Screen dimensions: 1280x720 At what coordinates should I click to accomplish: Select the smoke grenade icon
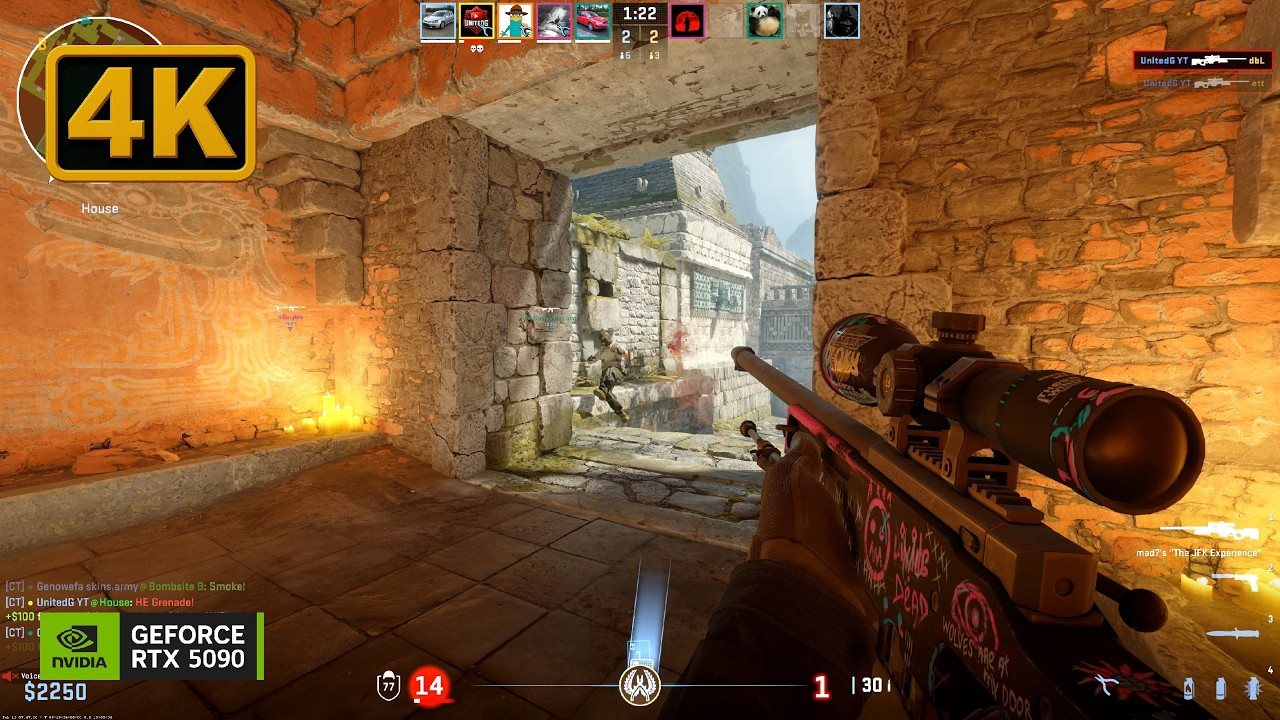1220,688
